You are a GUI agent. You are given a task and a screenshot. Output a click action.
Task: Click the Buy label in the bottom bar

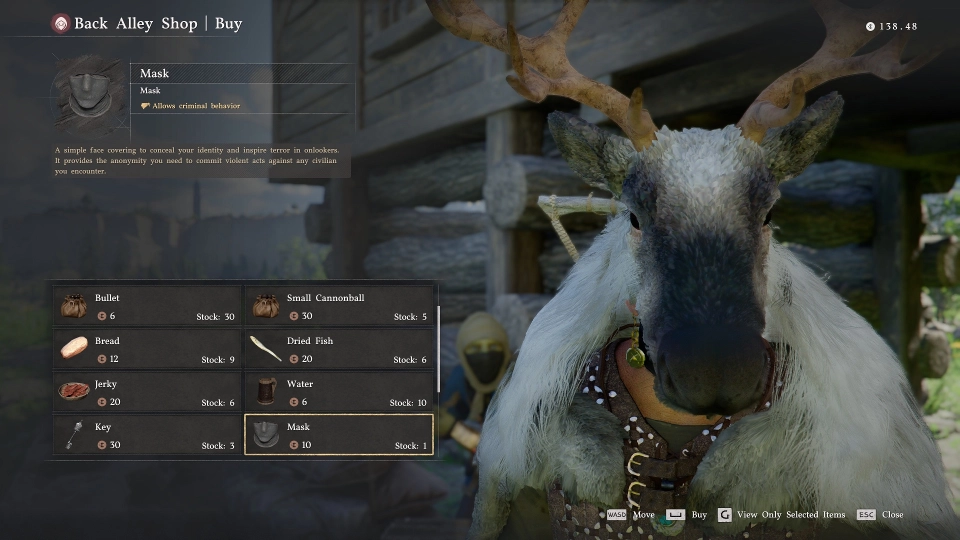click(x=699, y=515)
